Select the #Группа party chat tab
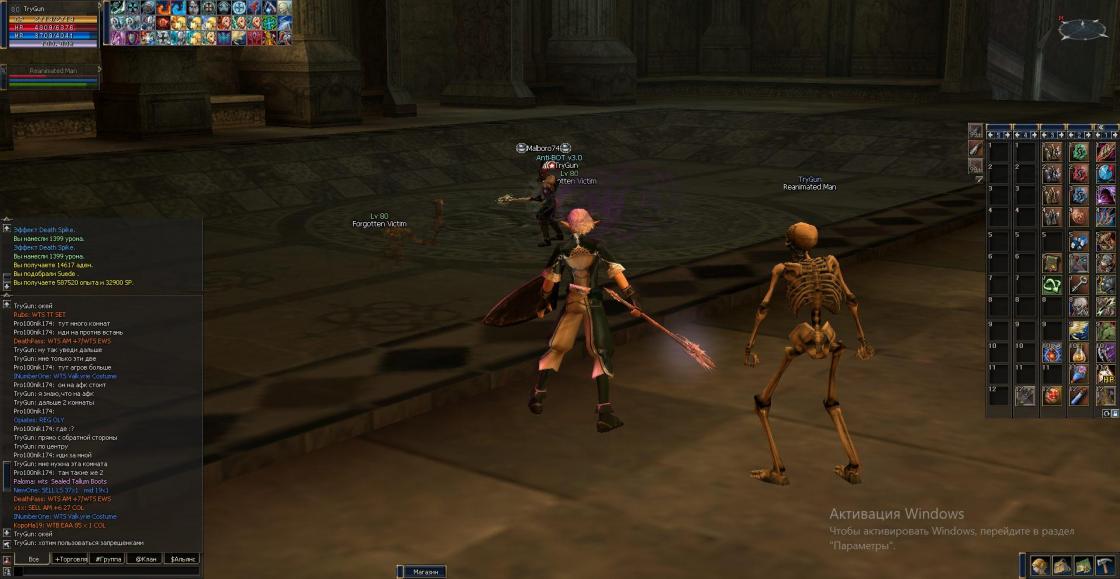The width and height of the screenshot is (1120, 579). (107, 559)
